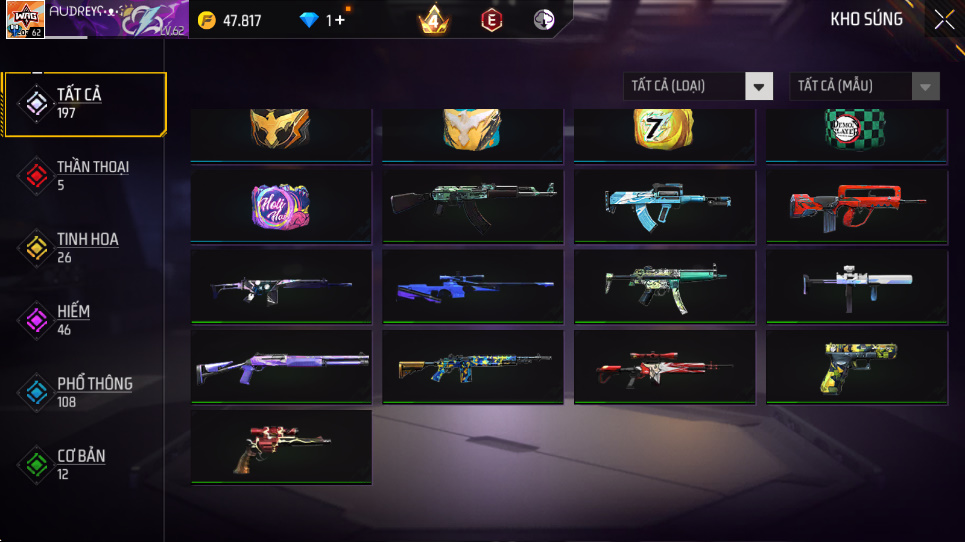Open the player profile avatar
This screenshot has width=965, height=542.
25,20
